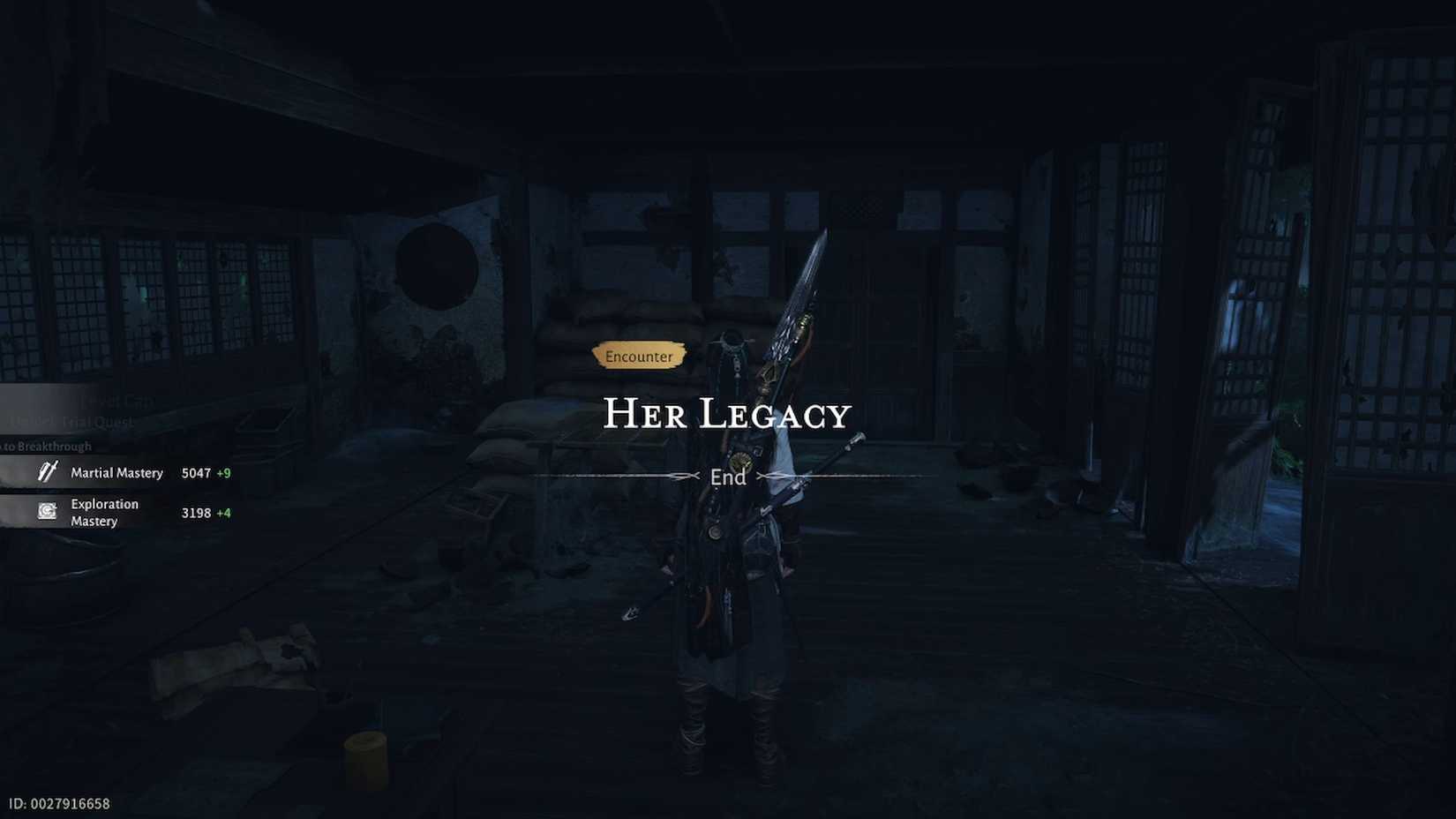Click the green +9 Martial Mastery gain
This screenshot has height=819, width=1456.
point(224,472)
